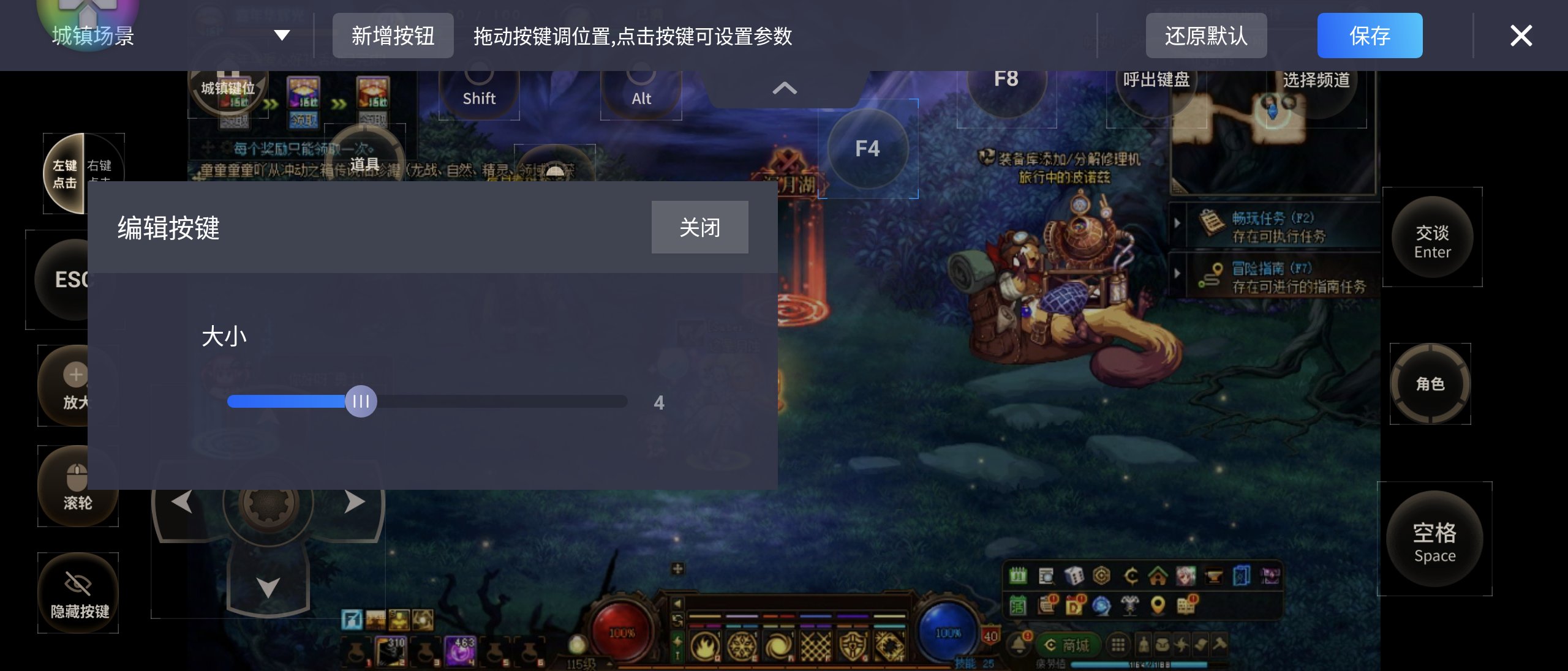
Task: Click the F4 key button being edited
Action: tap(870, 149)
